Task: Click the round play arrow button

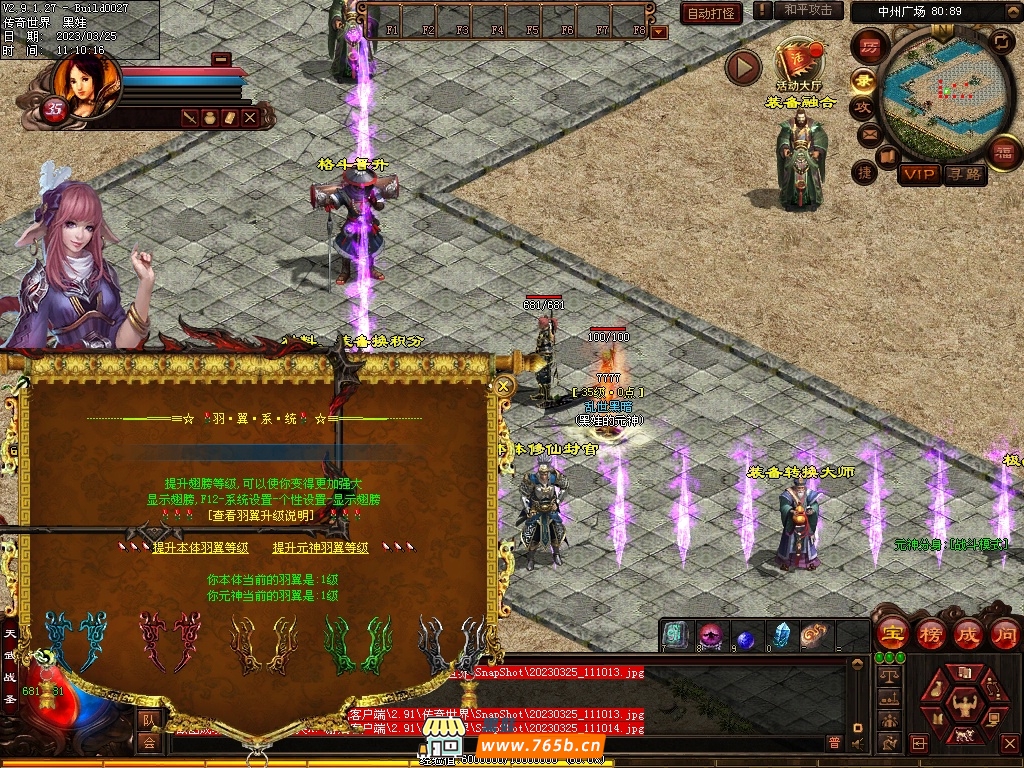Action: pos(743,67)
